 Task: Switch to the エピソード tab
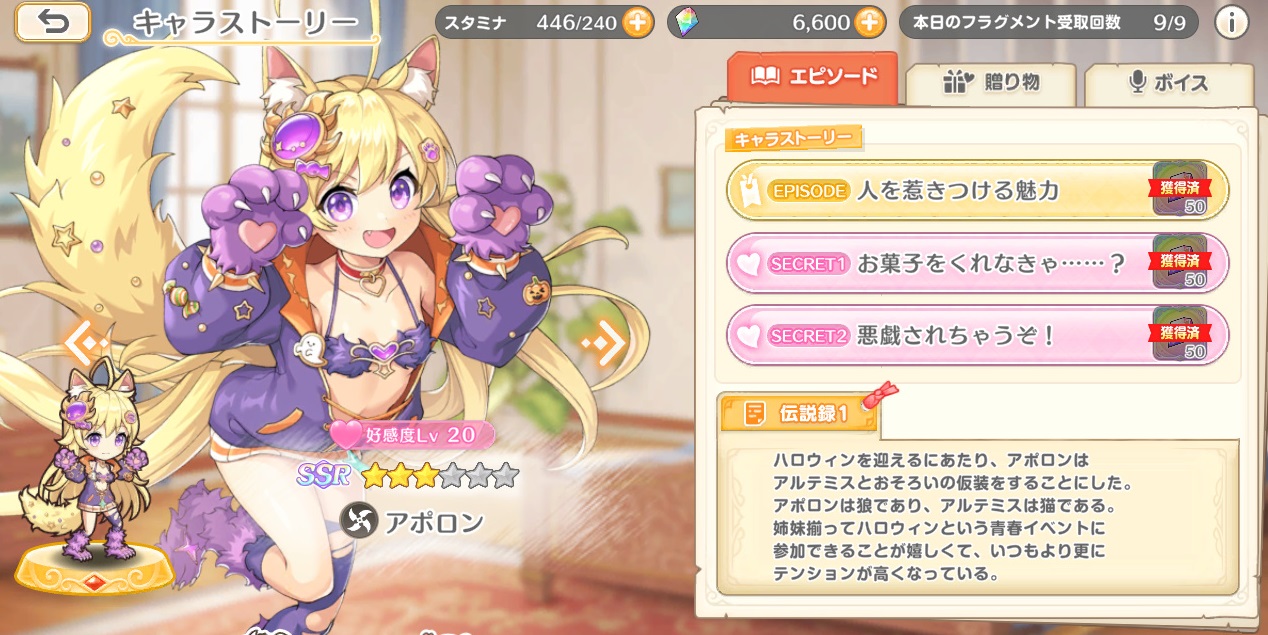(813, 77)
